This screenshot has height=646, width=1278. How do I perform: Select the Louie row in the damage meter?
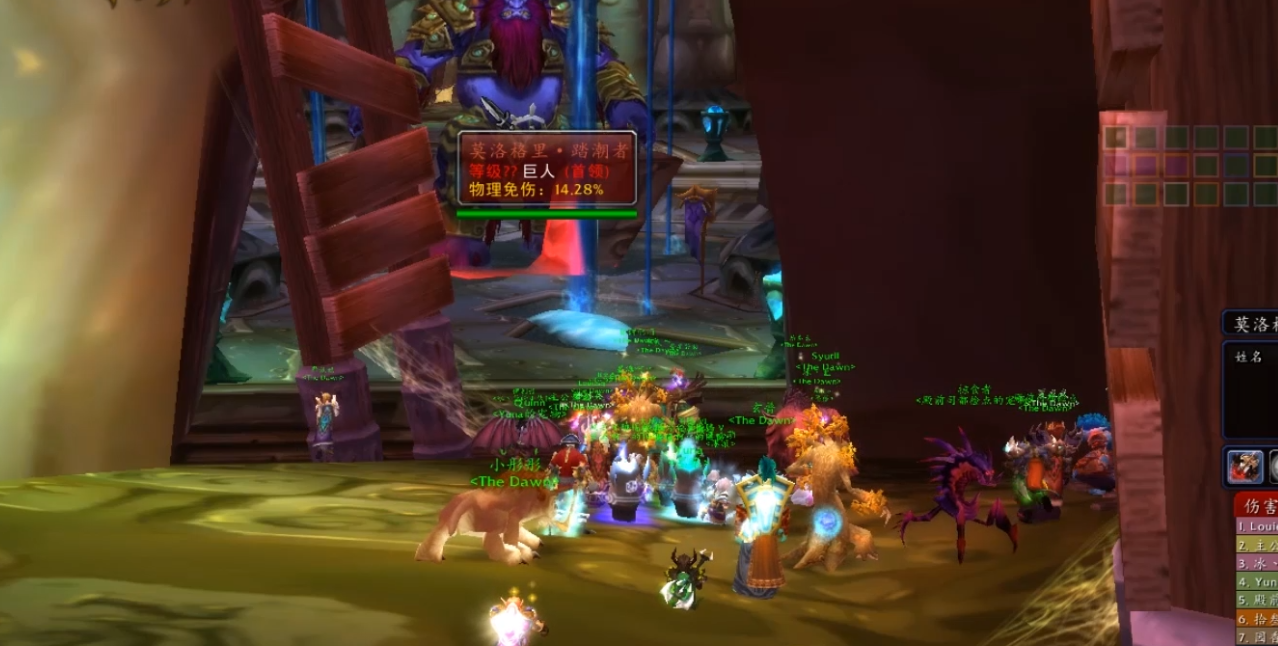(x=1257, y=527)
